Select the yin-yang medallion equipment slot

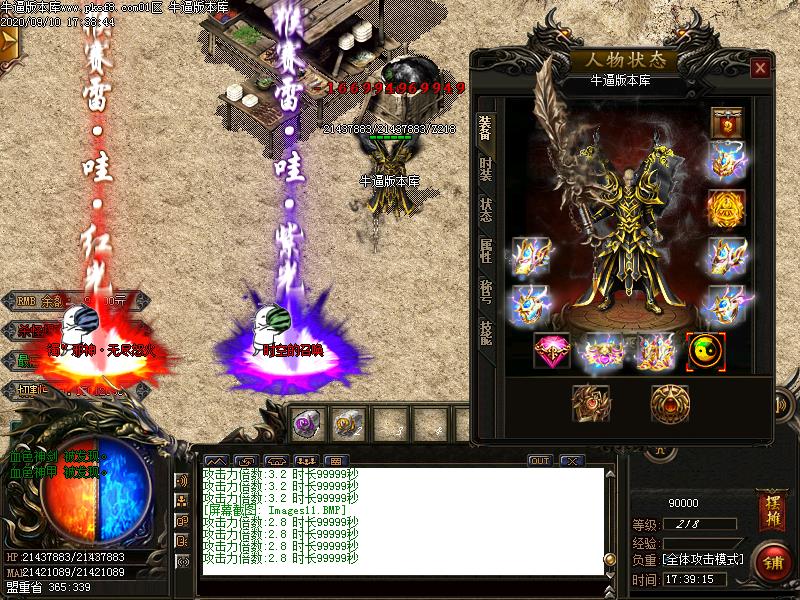tap(706, 351)
